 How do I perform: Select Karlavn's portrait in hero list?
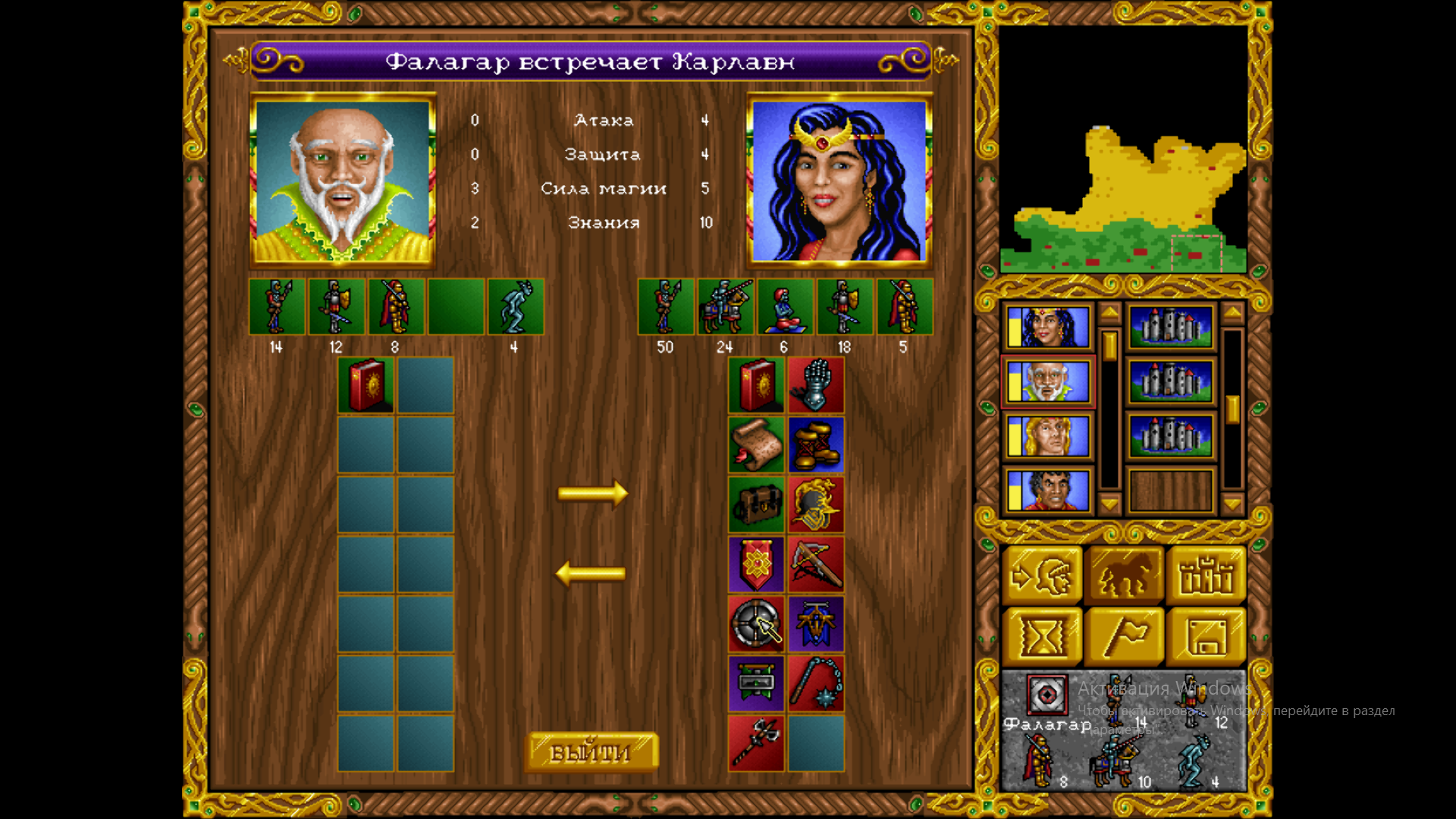click(1047, 328)
